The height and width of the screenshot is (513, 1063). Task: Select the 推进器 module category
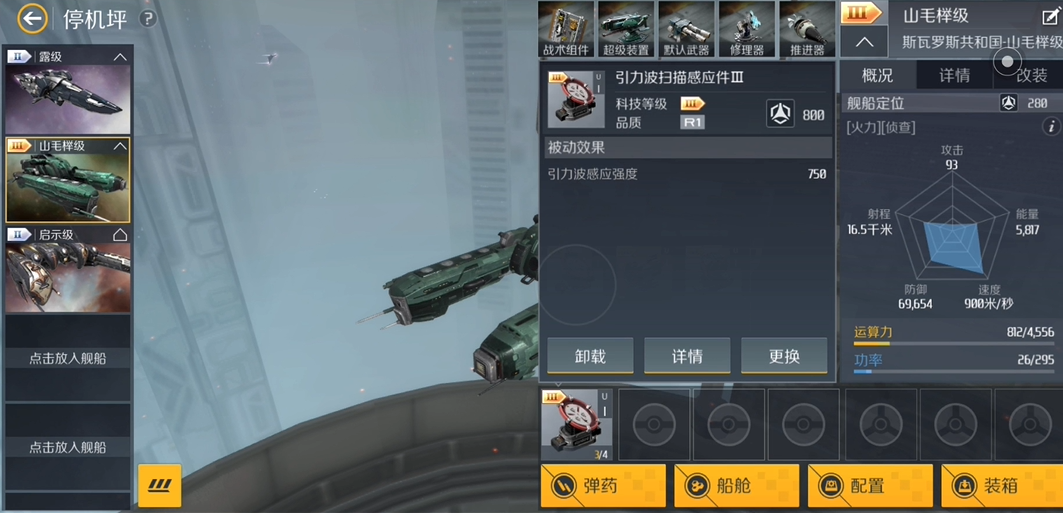(x=807, y=29)
